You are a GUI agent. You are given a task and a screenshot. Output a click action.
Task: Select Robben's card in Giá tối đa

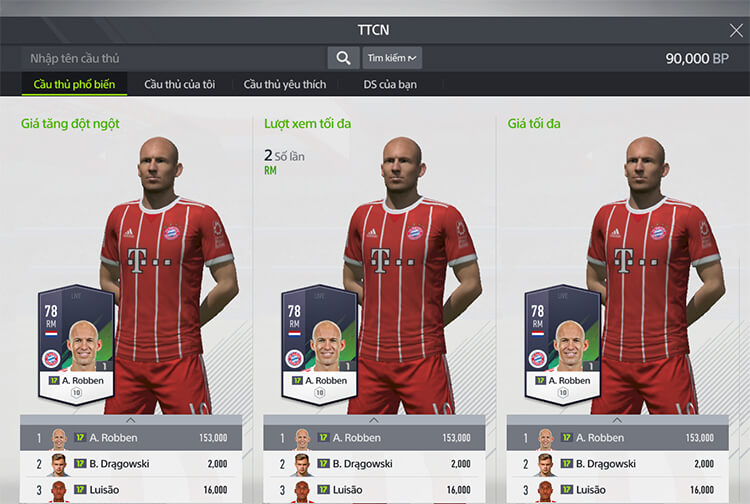pyautogui.click(x=564, y=345)
